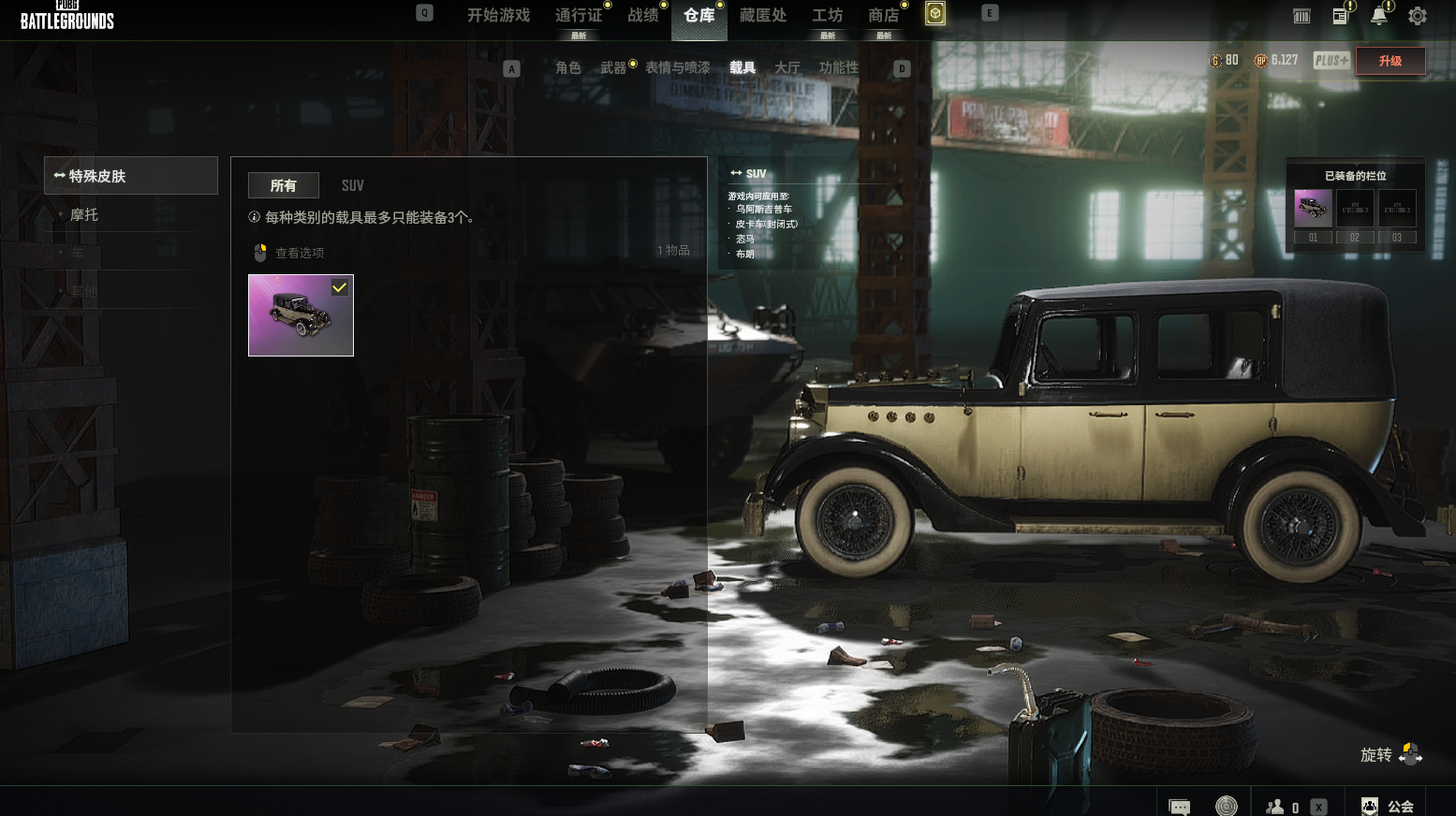Open the 战绩 career tab
1456x816 pixels.
point(643,16)
